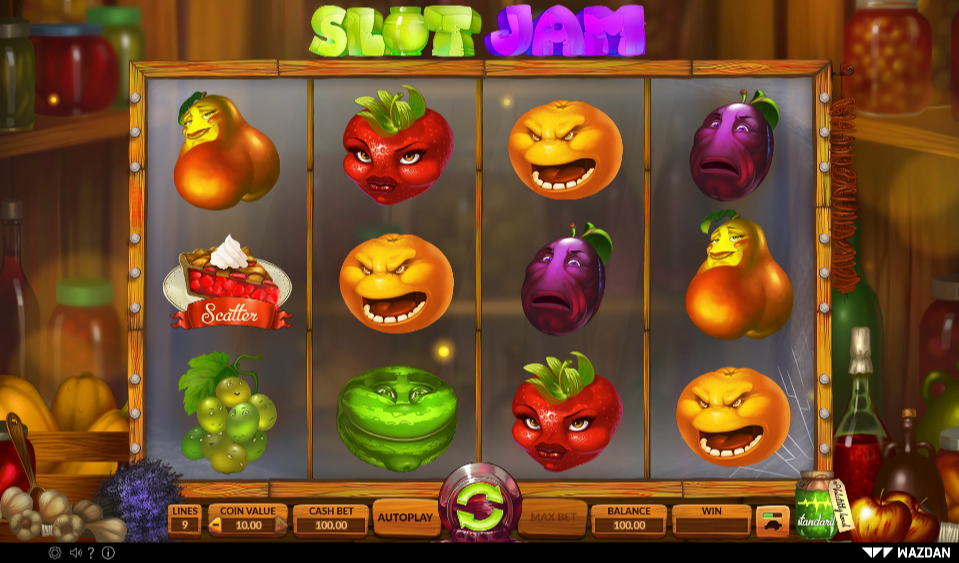Viewport: 959px width, 563px height.
Task: Start Autoplay mode
Action: pos(406,518)
